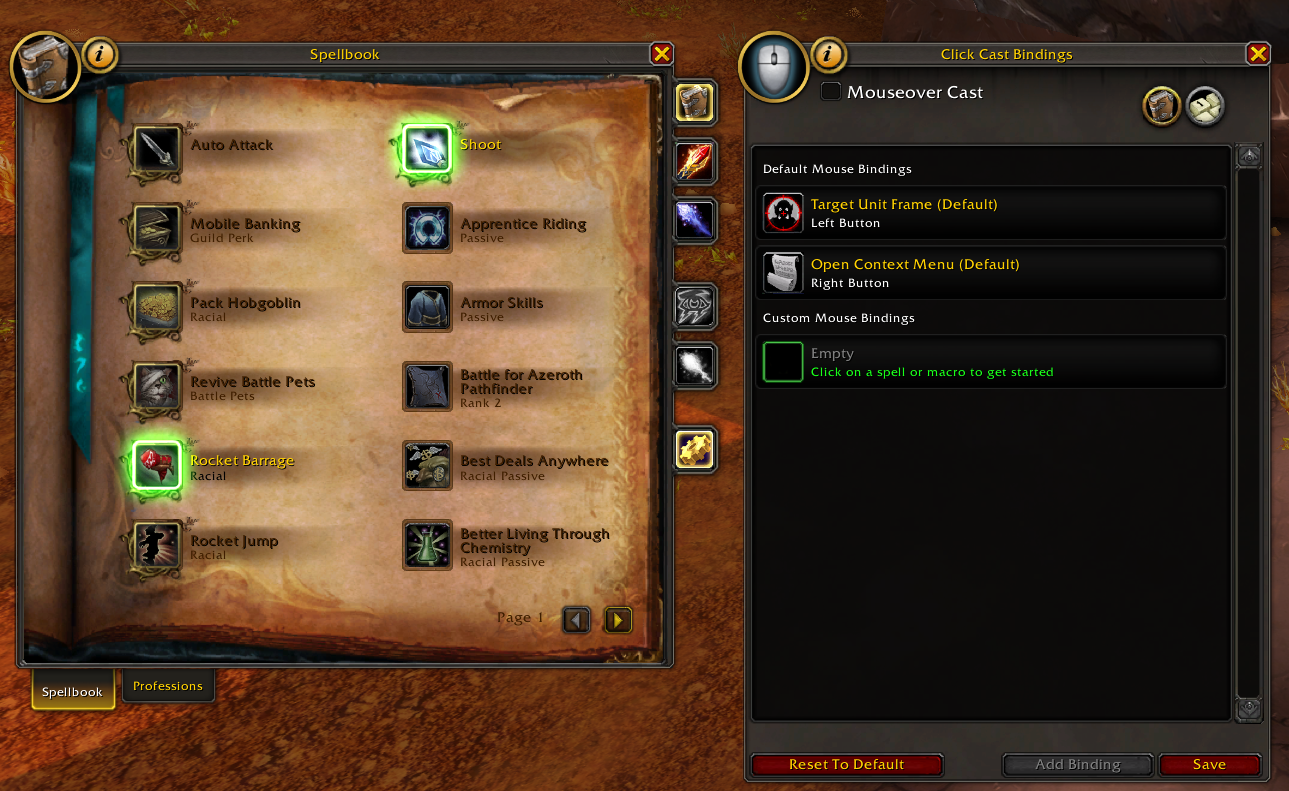Click the Revive Battle Pets icon
This screenshot has width=1289, height=791.
(155, 387)
